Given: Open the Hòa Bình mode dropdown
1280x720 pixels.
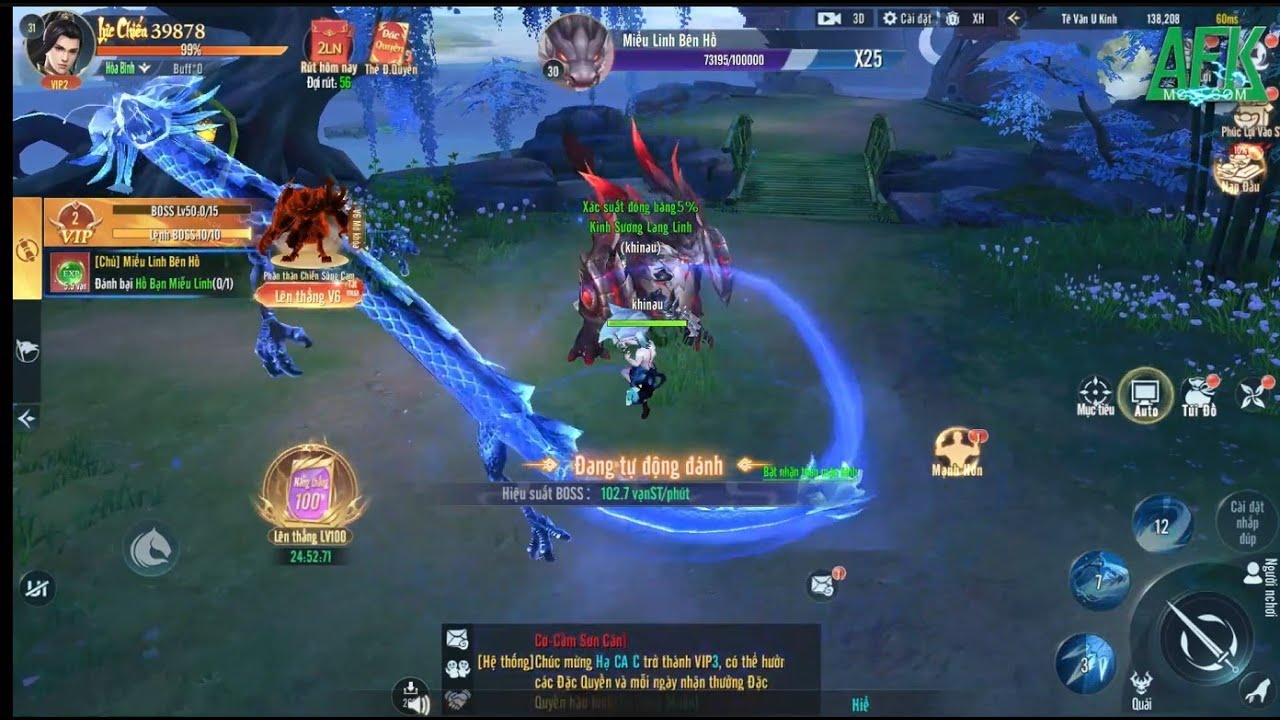Looking at the screenshot, I should [127, 68].
